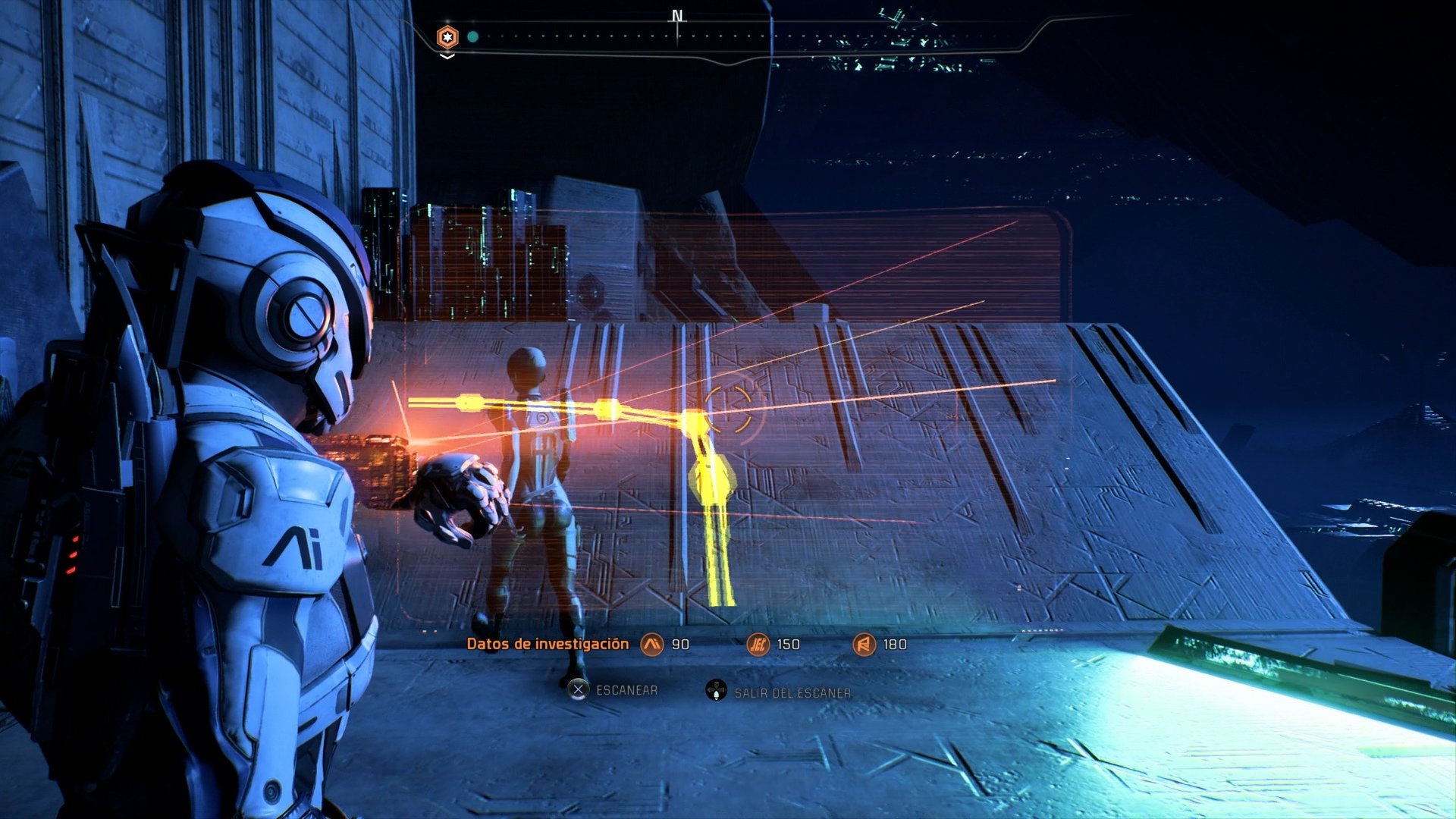The width and height of the screenshot is (1456, 819).
Task: Click the hexagonal objective marker beside the compass
Action: pyautogui.click(x=447, y=35)
